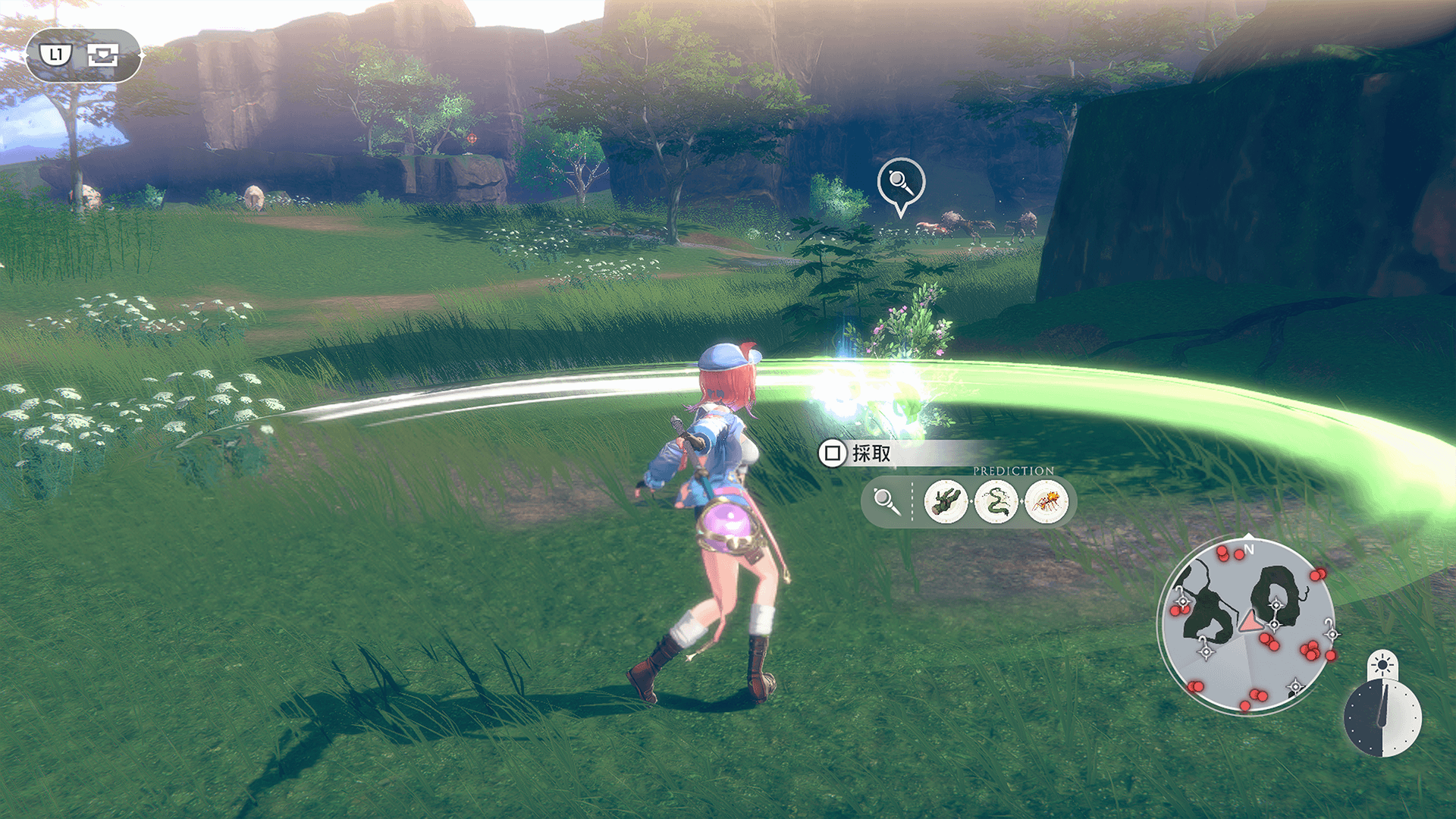Choose the orange spider prediction icon
This screenshot has height=819, width=1456.
click(x=1046, y=501)
